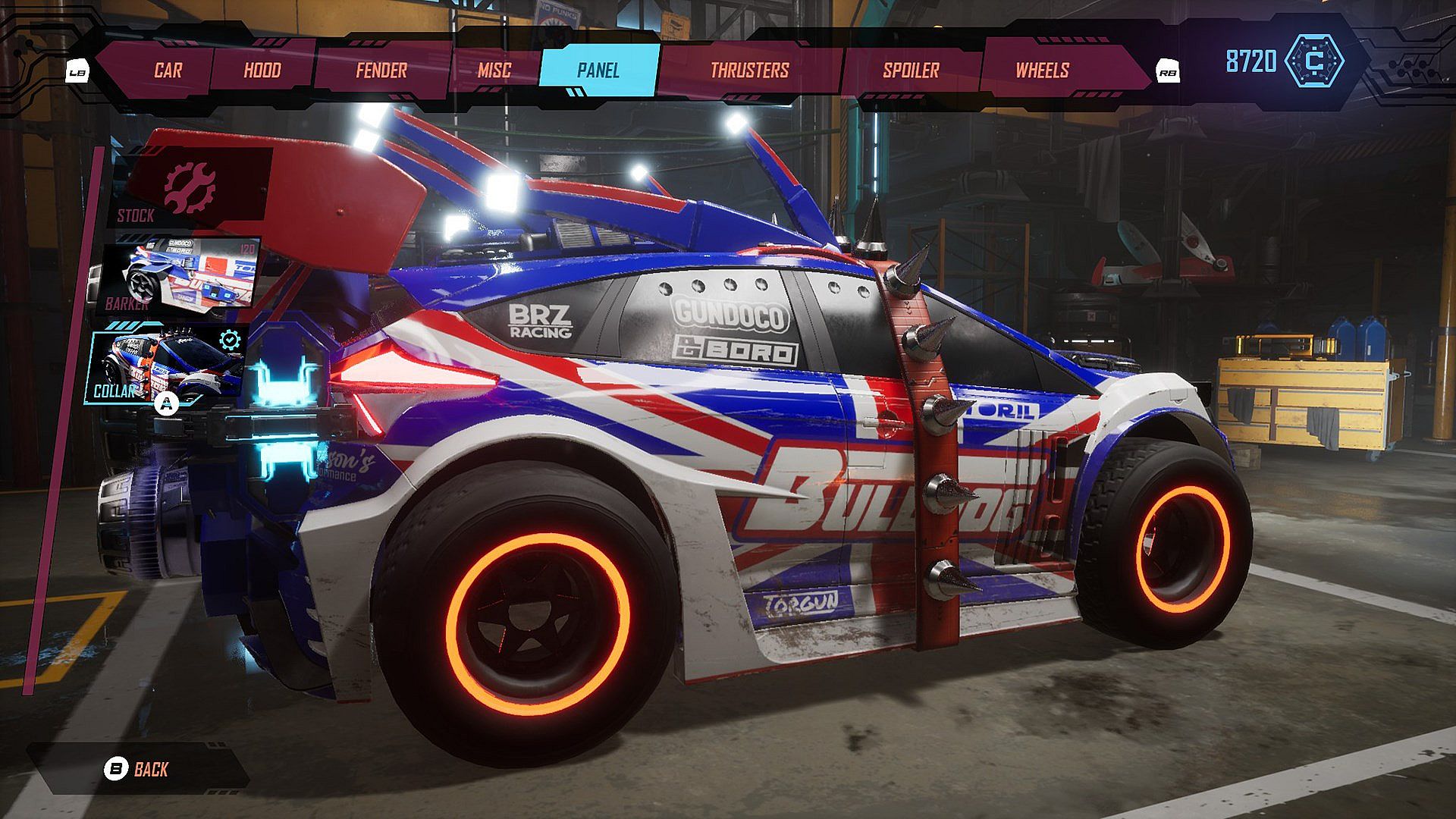Screen dimensions: 1456x819
Task: Switch to the Wheels tab
Action: click(1042, 71)
